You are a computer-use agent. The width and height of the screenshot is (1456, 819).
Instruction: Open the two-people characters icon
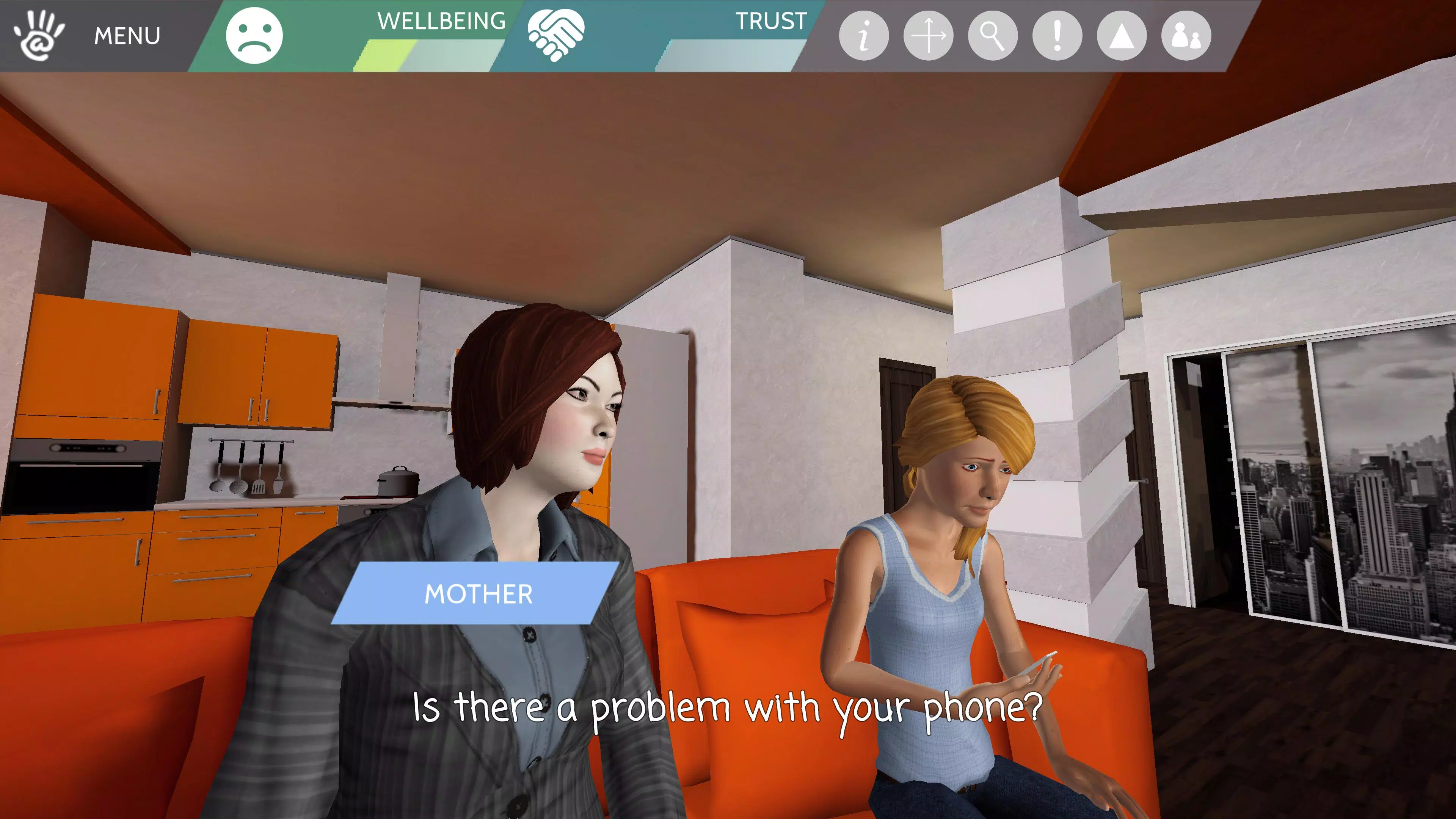(x=1186, y=36)
